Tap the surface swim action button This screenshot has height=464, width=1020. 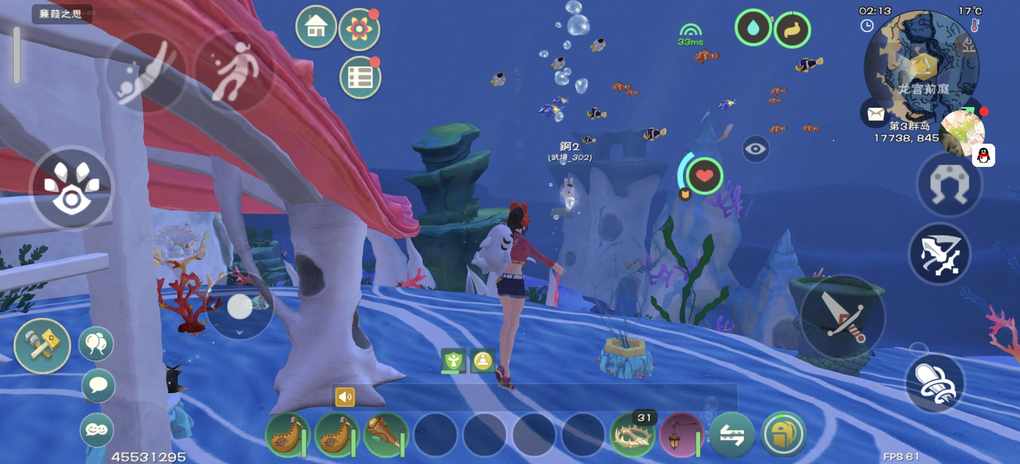(233, 70)
